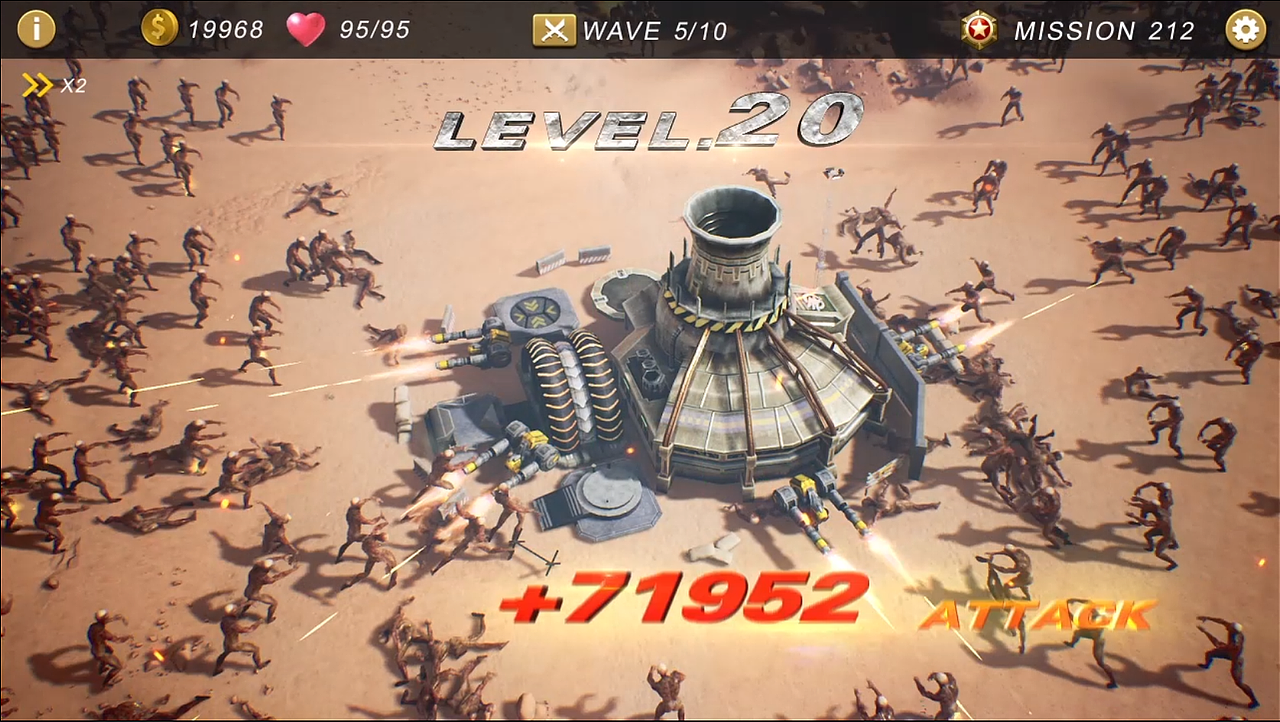Click the yellow double-arrow speed icon
Viewport: 1280px width, 722px height.
[37, 84]
